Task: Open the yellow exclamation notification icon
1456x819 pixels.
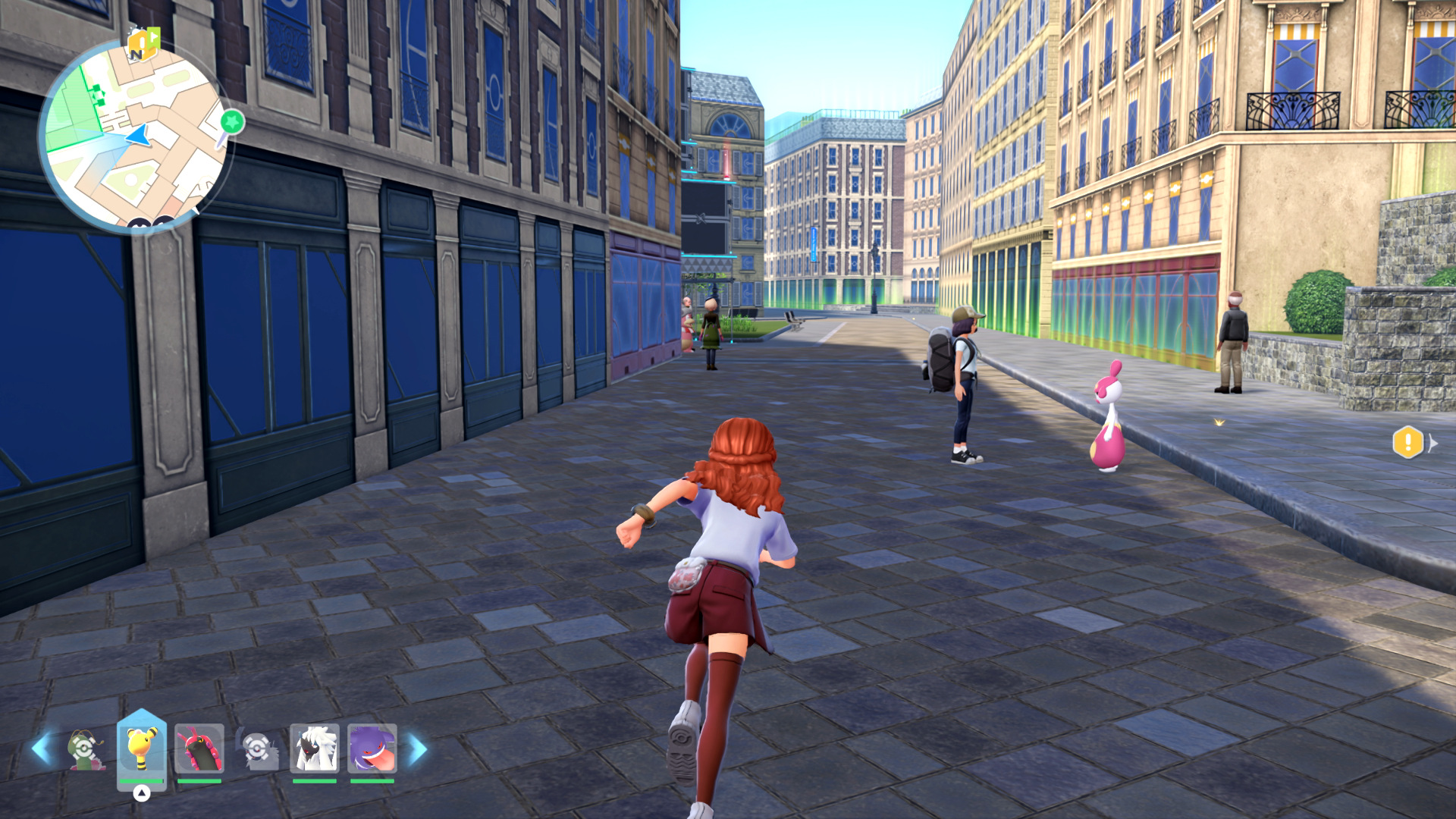Action: coord(1407,442)
